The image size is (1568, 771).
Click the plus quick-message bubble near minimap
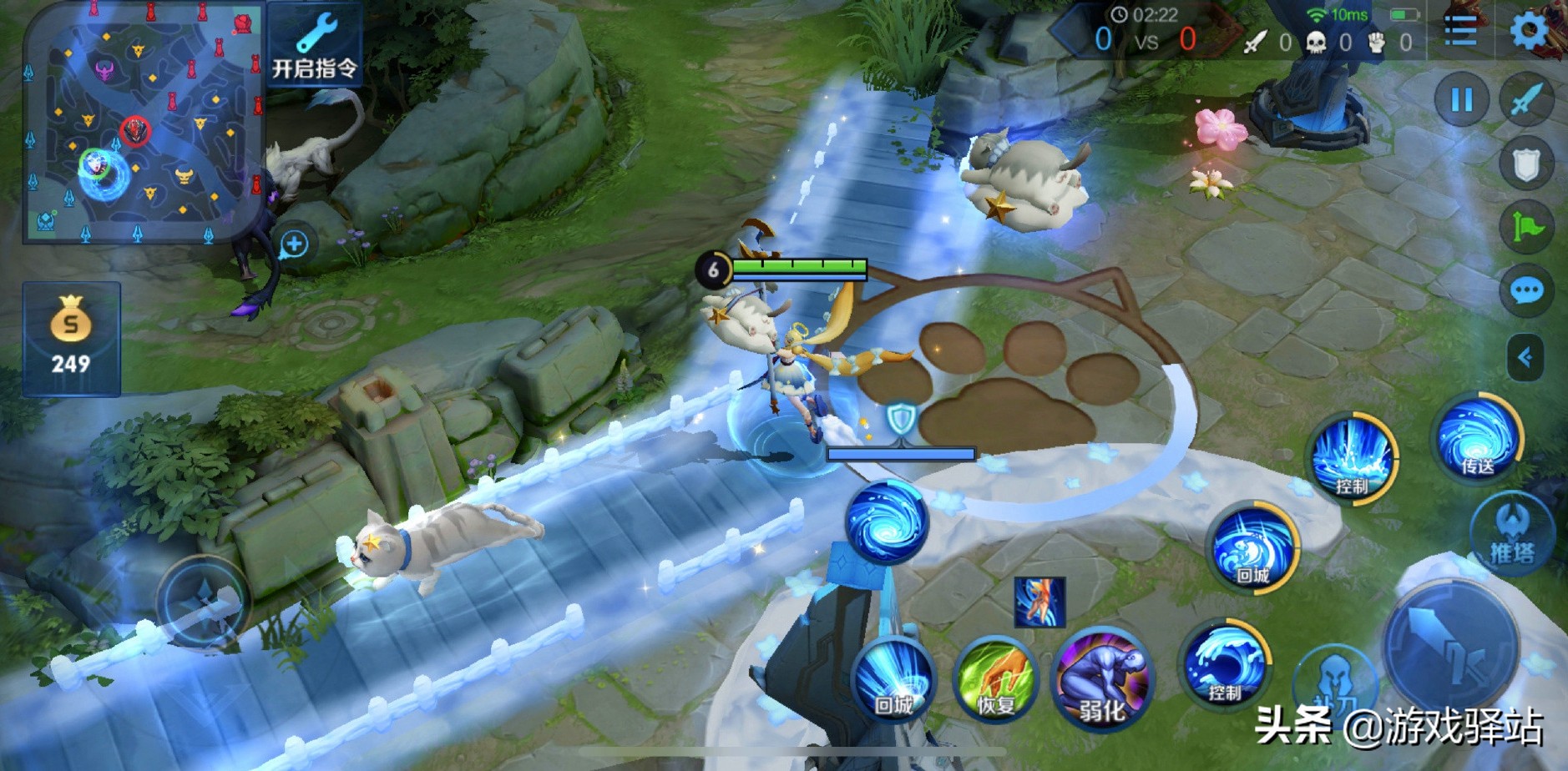294,244
